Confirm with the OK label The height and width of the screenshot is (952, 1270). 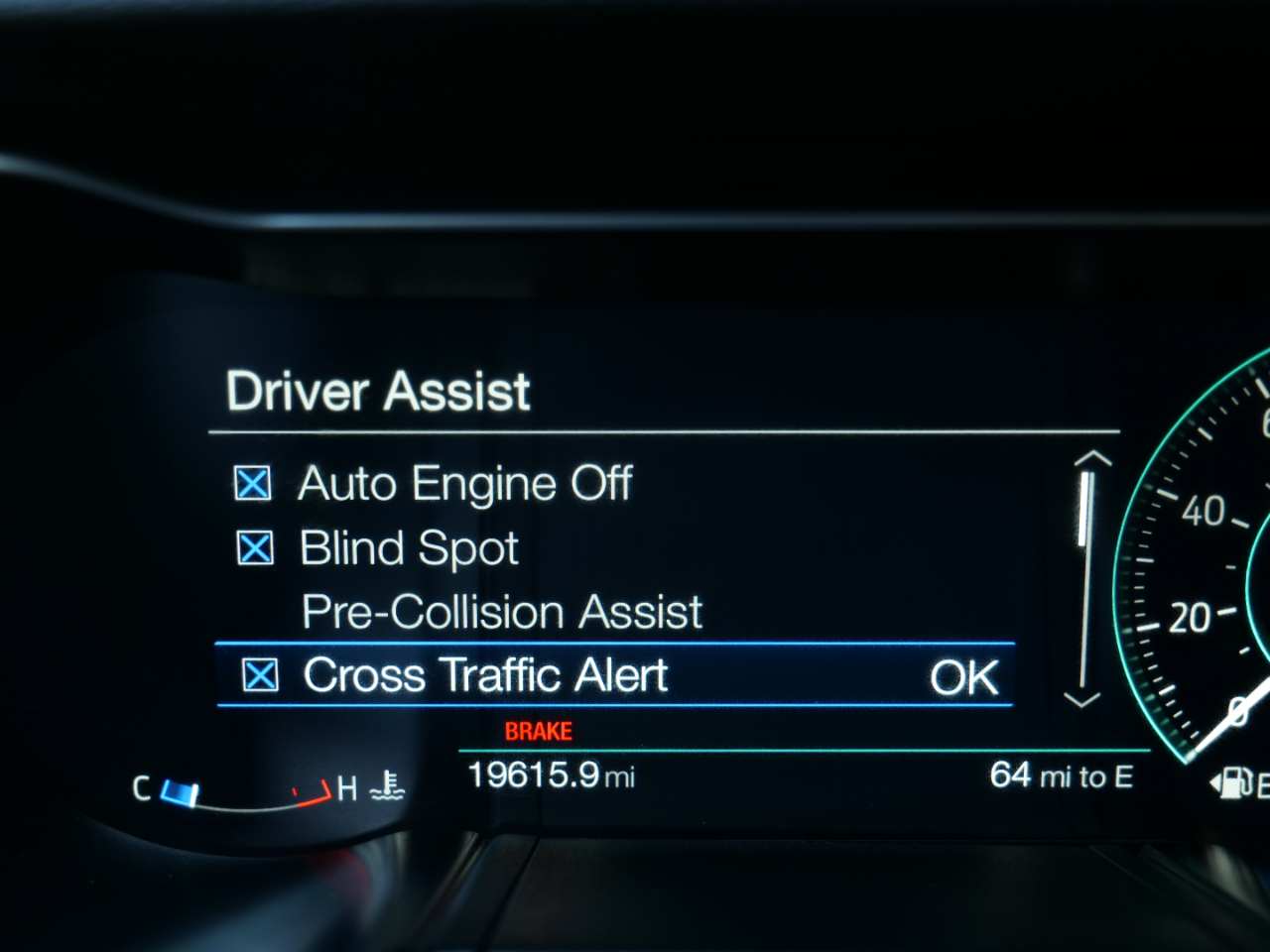[x=963, y=678]
